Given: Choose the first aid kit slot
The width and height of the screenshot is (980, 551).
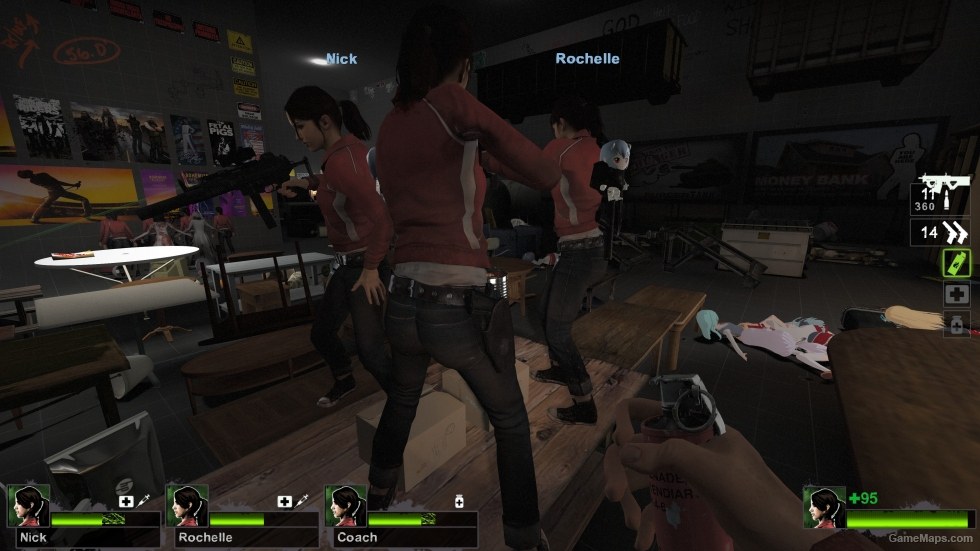Looking at the screenshot, I should point(956,294).
